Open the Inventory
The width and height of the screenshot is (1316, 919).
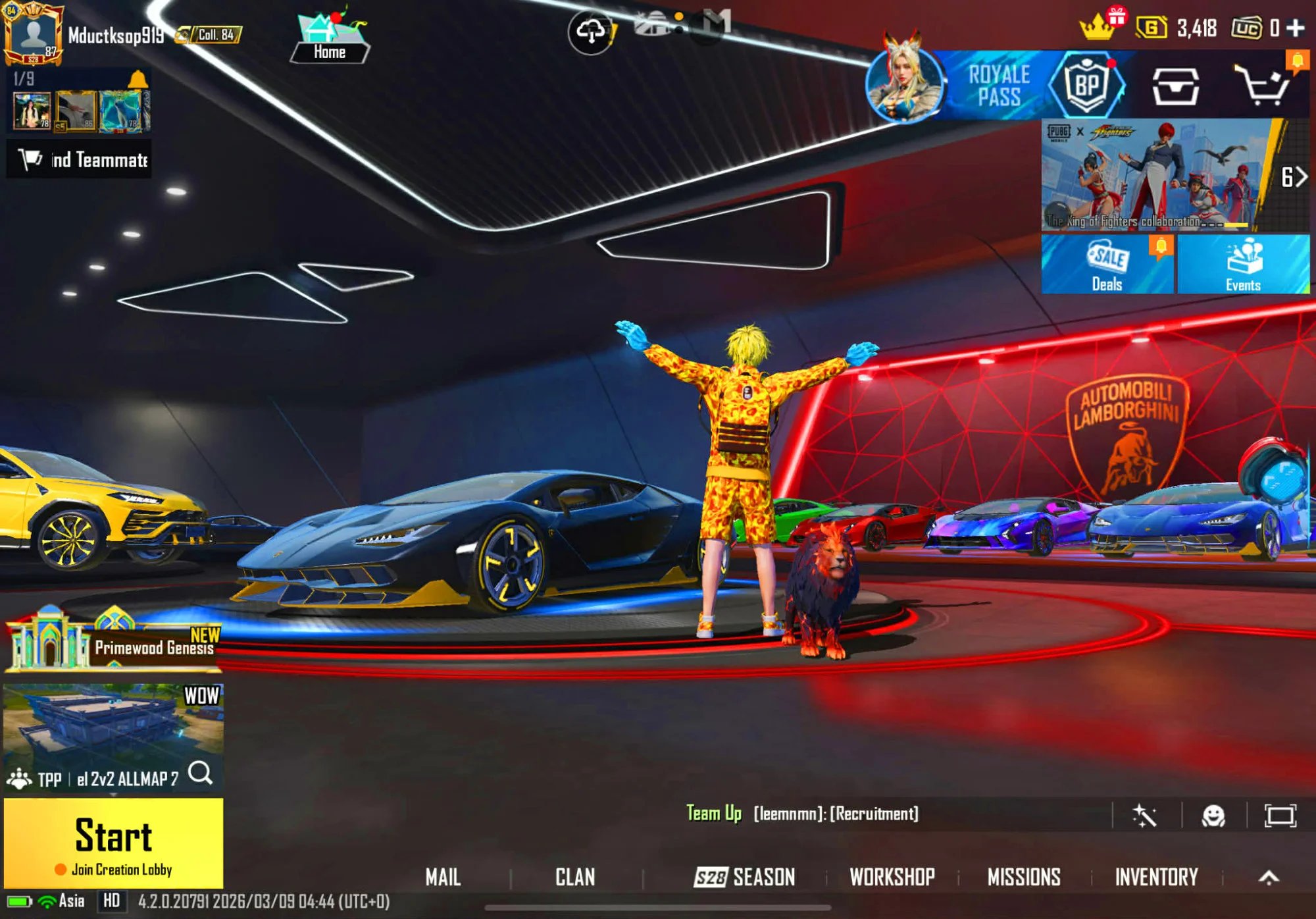1156,877
